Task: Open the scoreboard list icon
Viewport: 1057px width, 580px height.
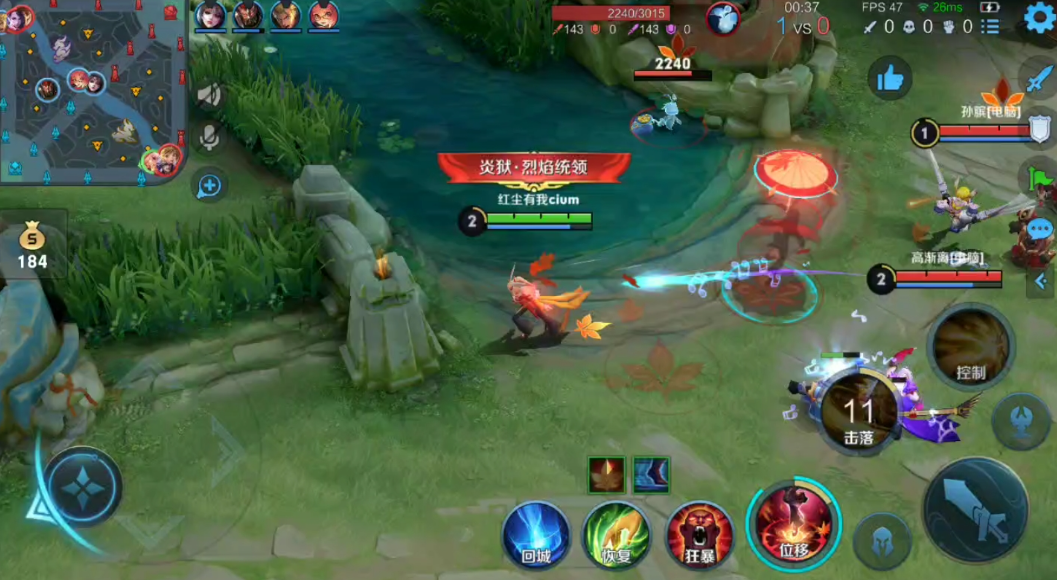Action: (x=990, y=27)
